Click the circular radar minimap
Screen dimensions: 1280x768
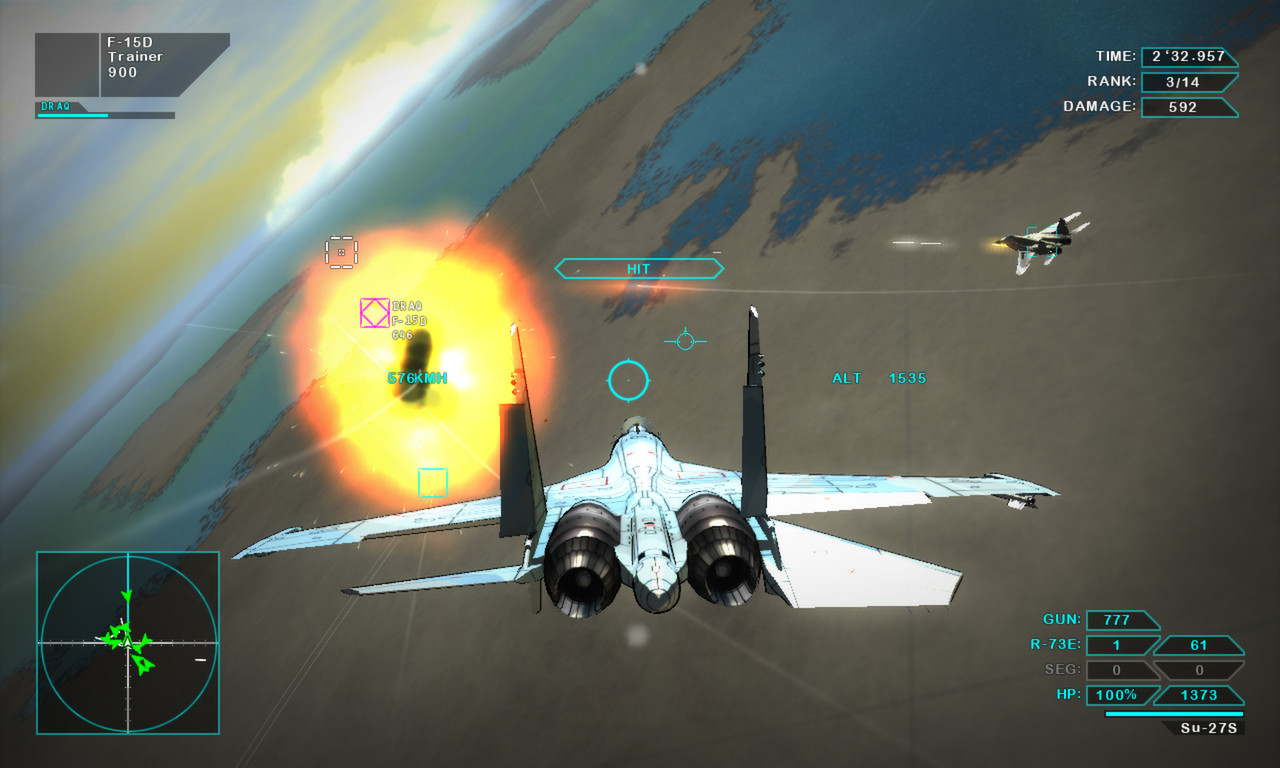coord(128,642)
